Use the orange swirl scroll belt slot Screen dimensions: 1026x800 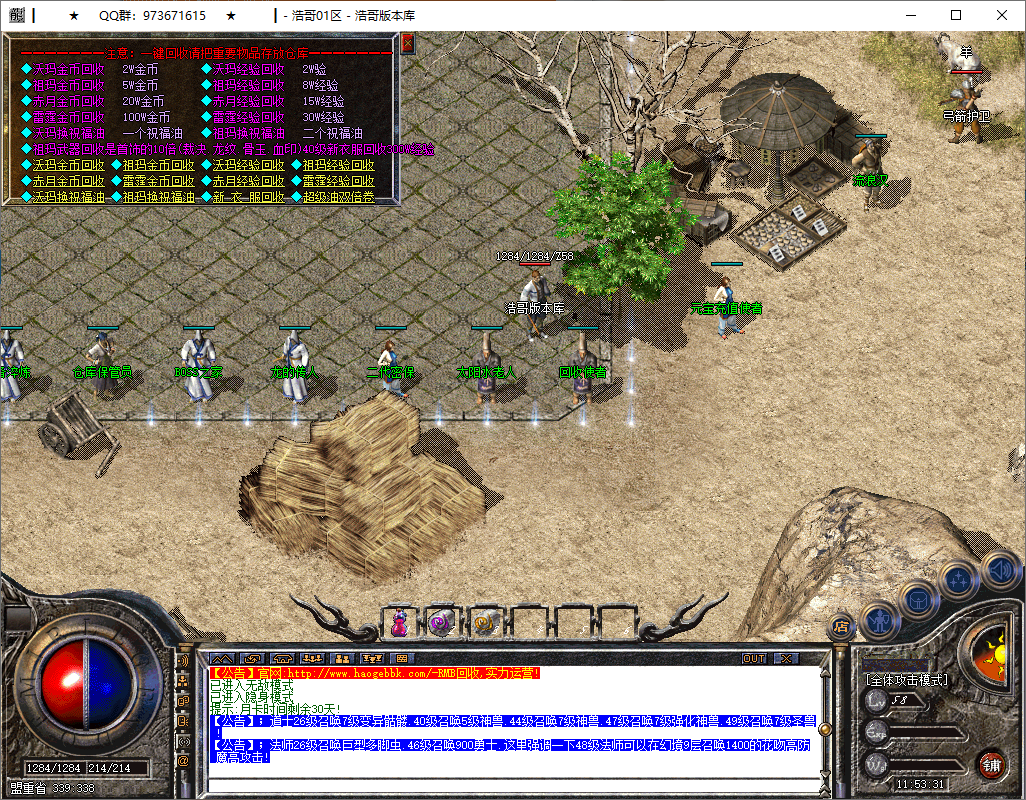pyautogui.click(x=485, y=623)
